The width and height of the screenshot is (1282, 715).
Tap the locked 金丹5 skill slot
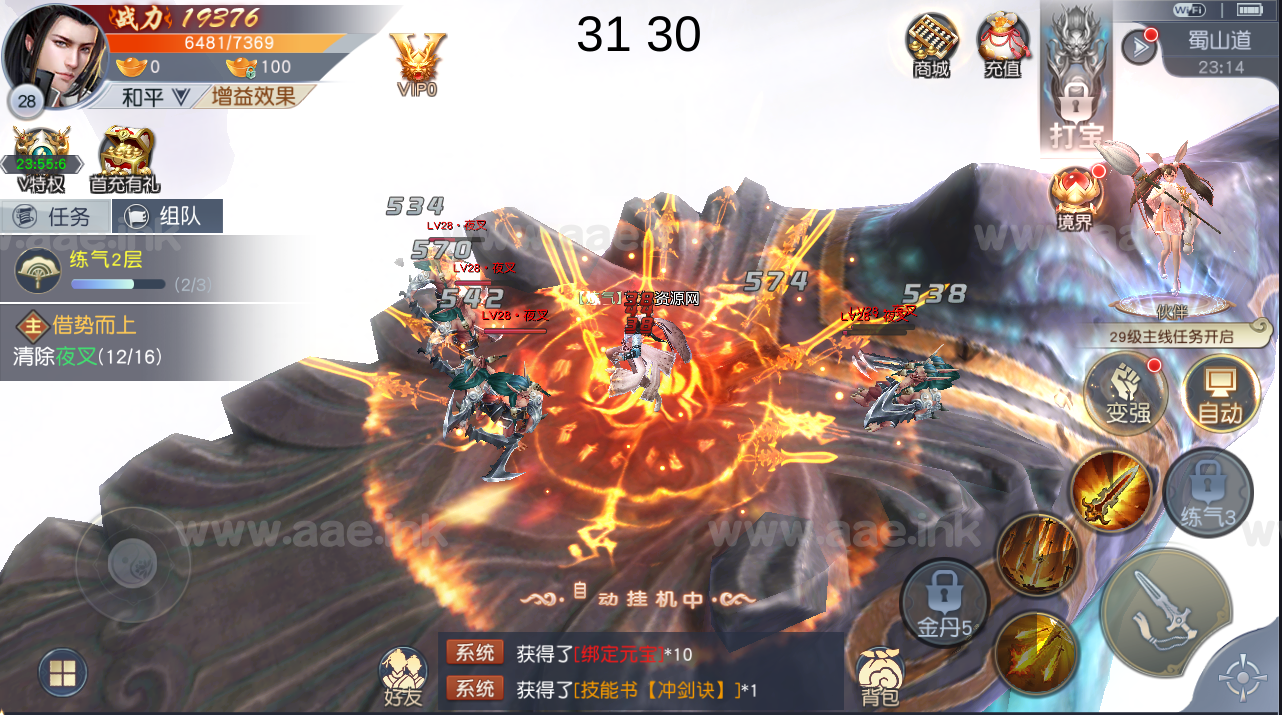(944, 602)
